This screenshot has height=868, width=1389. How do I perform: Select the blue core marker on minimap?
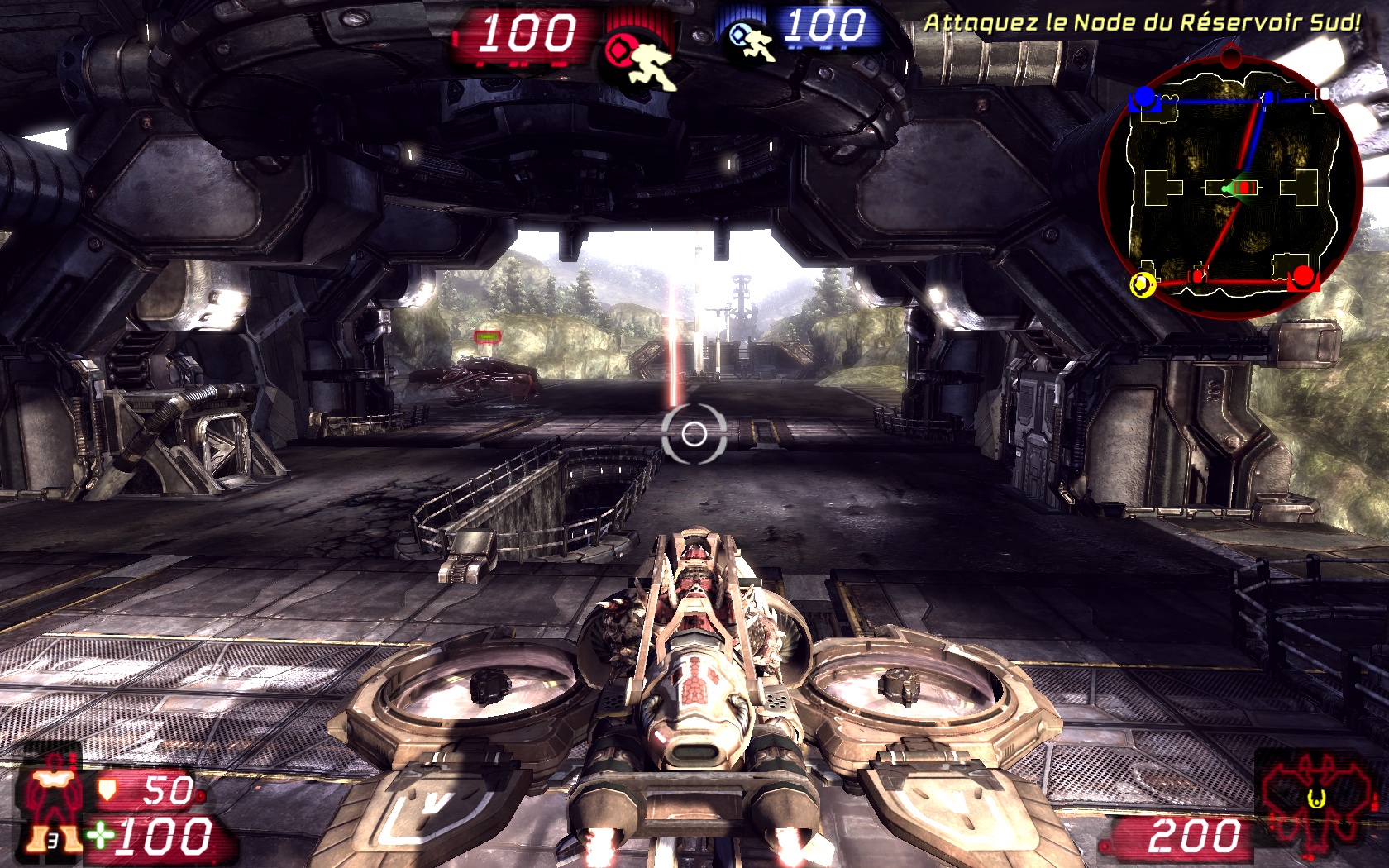(x=1143, y=98)
